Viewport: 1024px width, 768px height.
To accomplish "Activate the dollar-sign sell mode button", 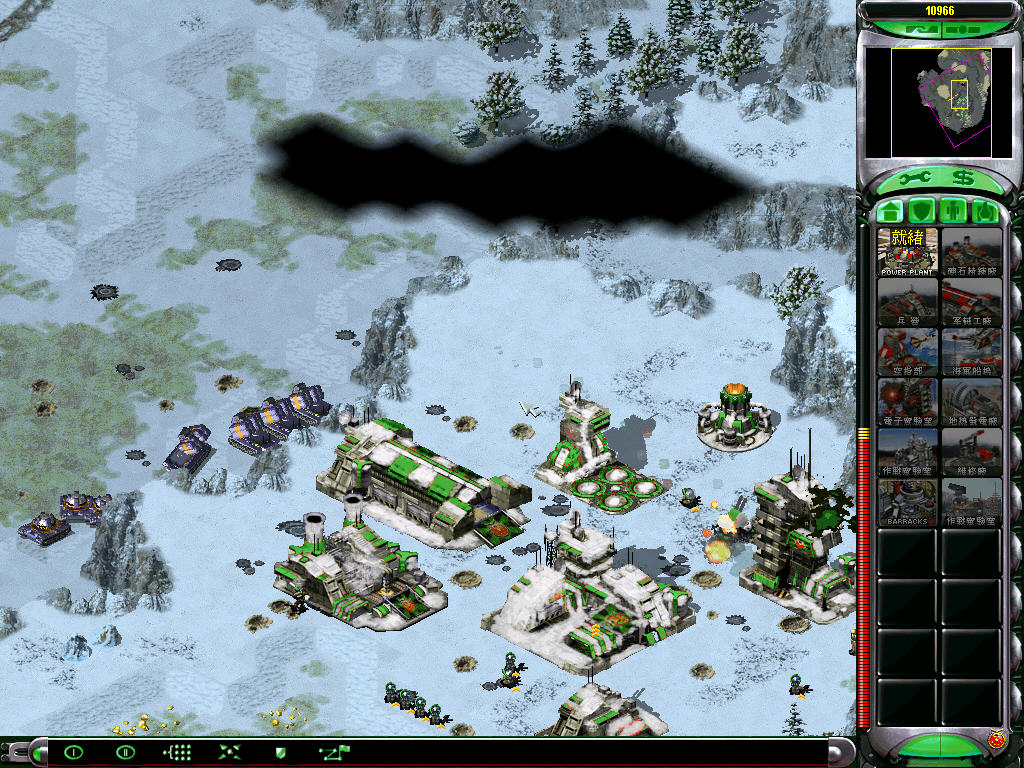I will [x=962, y=178].
